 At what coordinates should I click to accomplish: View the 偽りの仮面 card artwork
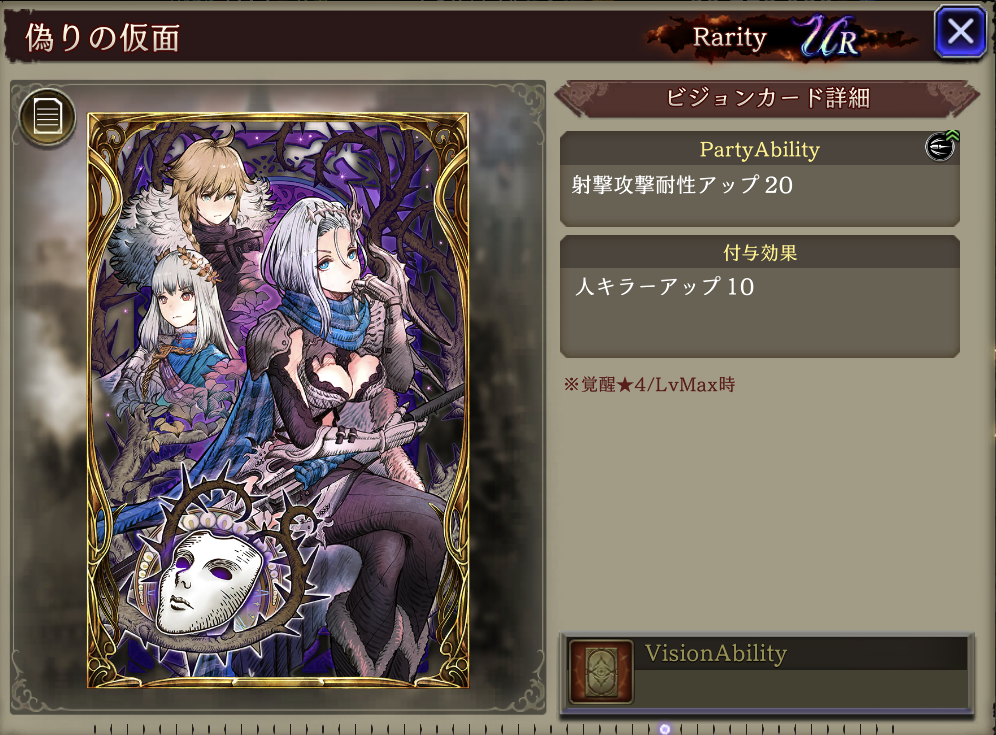(x=277, y=400)
